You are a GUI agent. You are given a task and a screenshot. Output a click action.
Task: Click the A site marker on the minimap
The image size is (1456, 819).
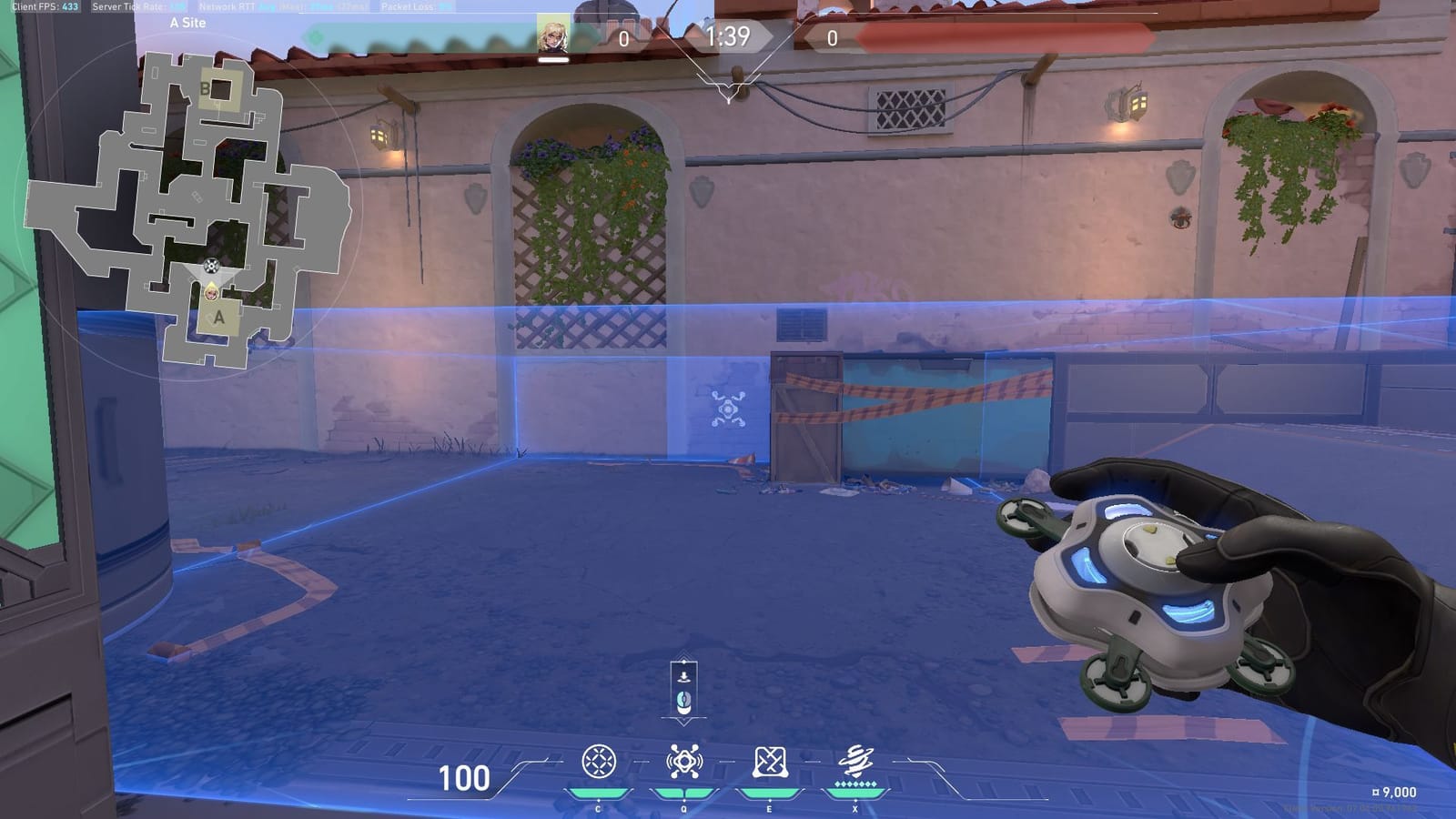click(218, 318)
